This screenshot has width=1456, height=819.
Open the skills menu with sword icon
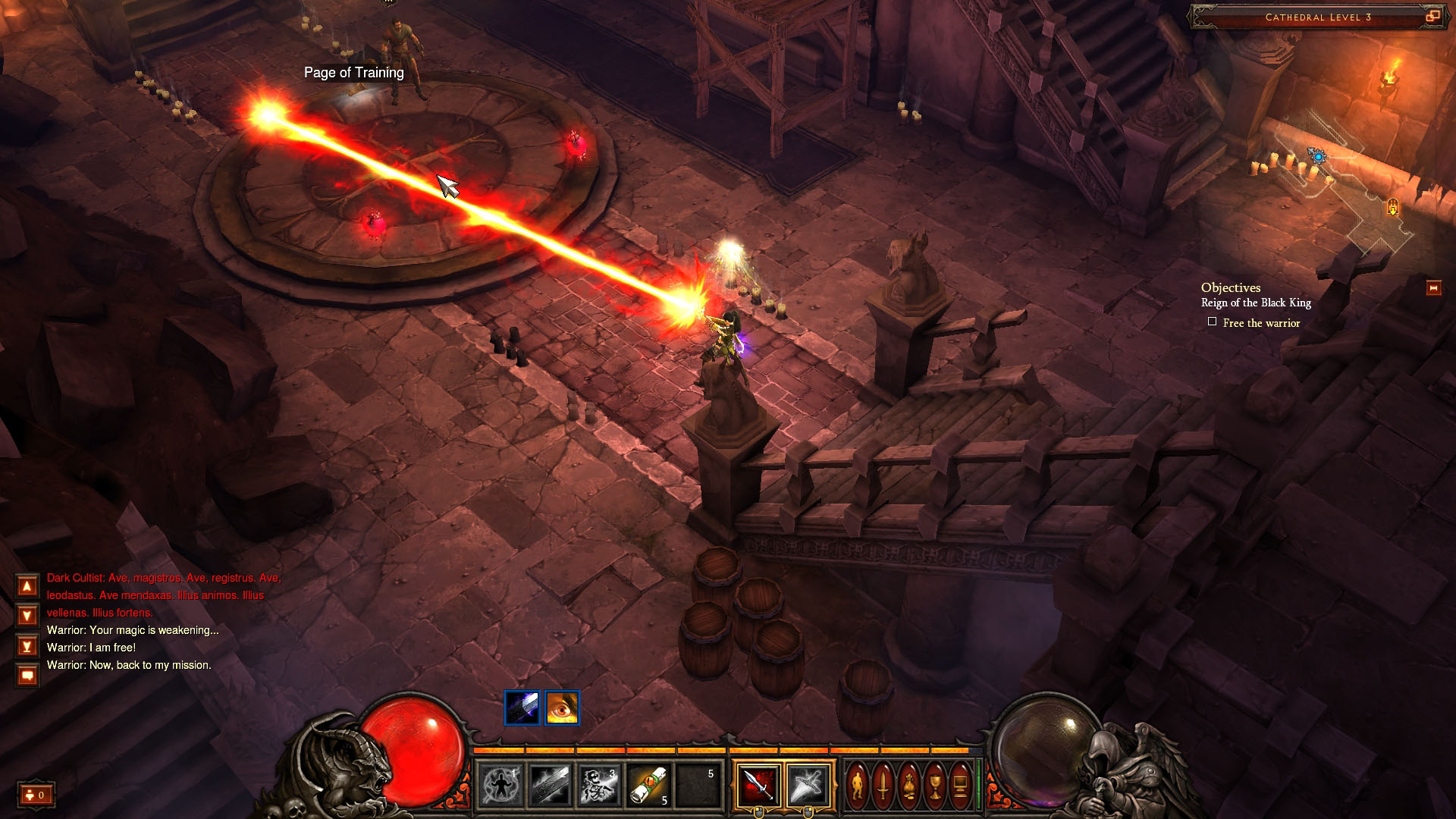tap(883, 785)
